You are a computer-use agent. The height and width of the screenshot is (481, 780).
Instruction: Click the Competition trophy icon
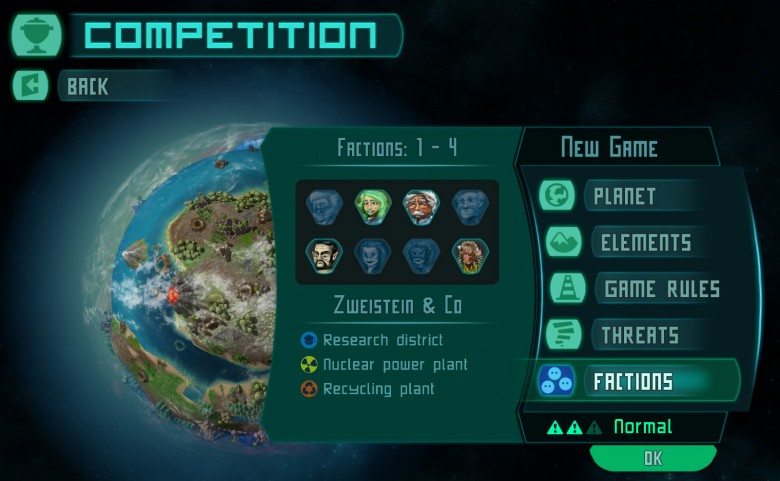[x=36, y=35]
